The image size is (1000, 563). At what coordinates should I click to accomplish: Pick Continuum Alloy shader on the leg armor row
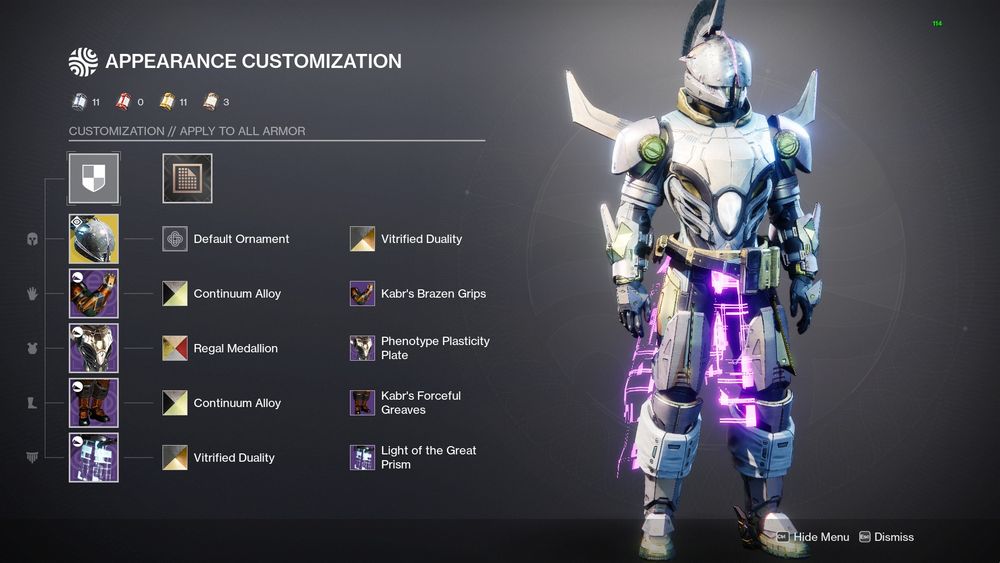point(175,403)
